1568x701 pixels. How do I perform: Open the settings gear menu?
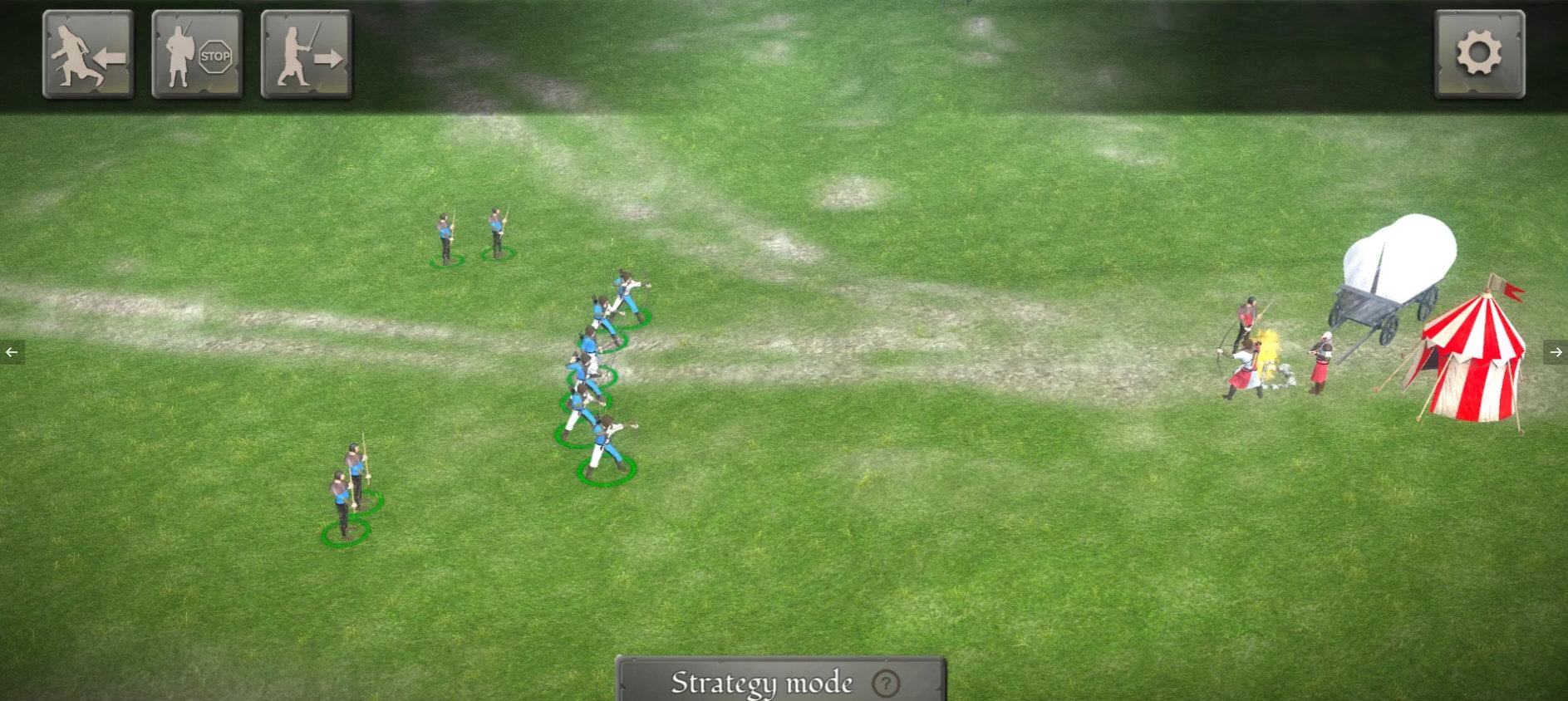tap(1478, 53)
